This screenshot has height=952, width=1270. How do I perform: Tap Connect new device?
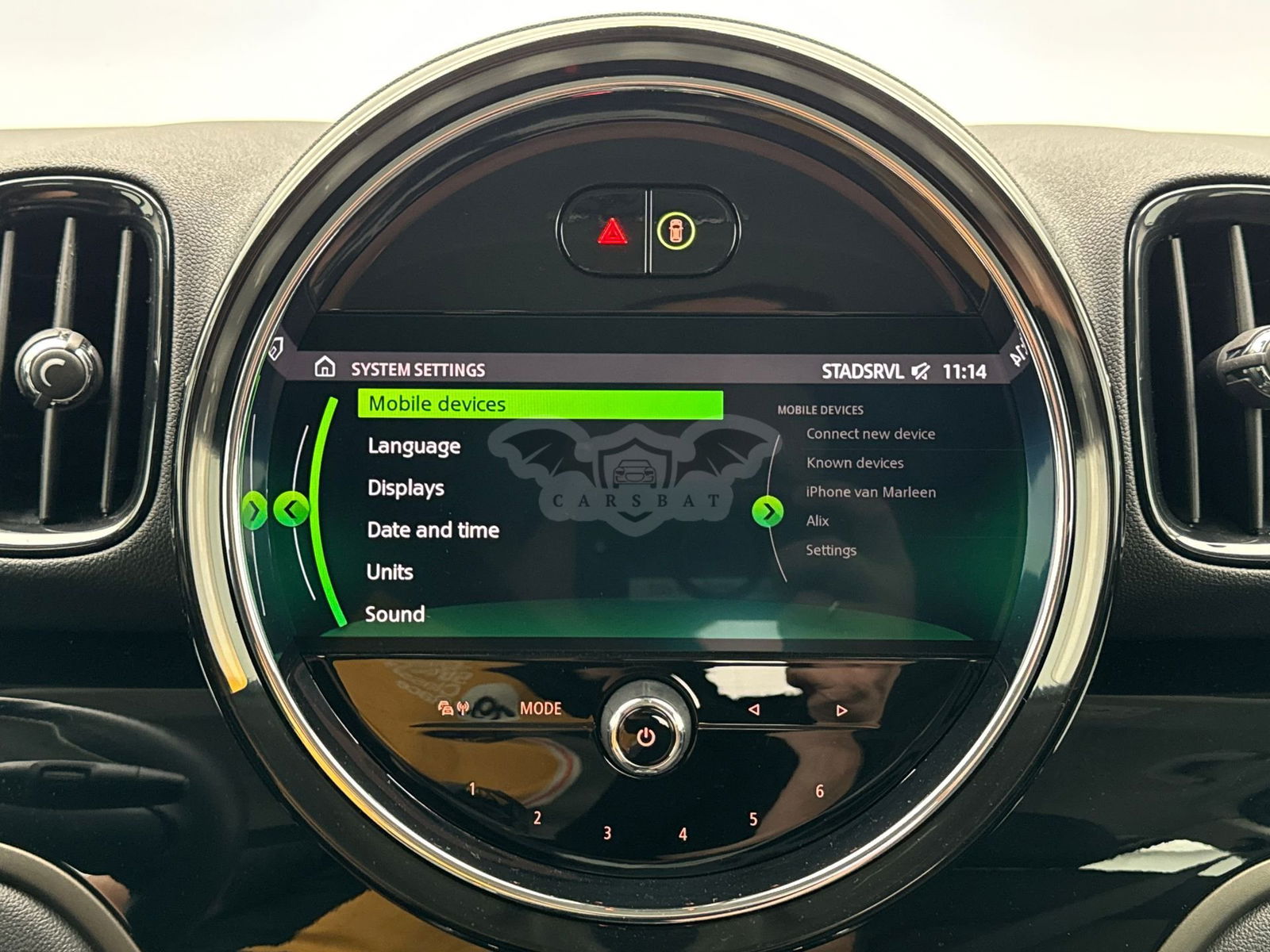tap(870, 434)
